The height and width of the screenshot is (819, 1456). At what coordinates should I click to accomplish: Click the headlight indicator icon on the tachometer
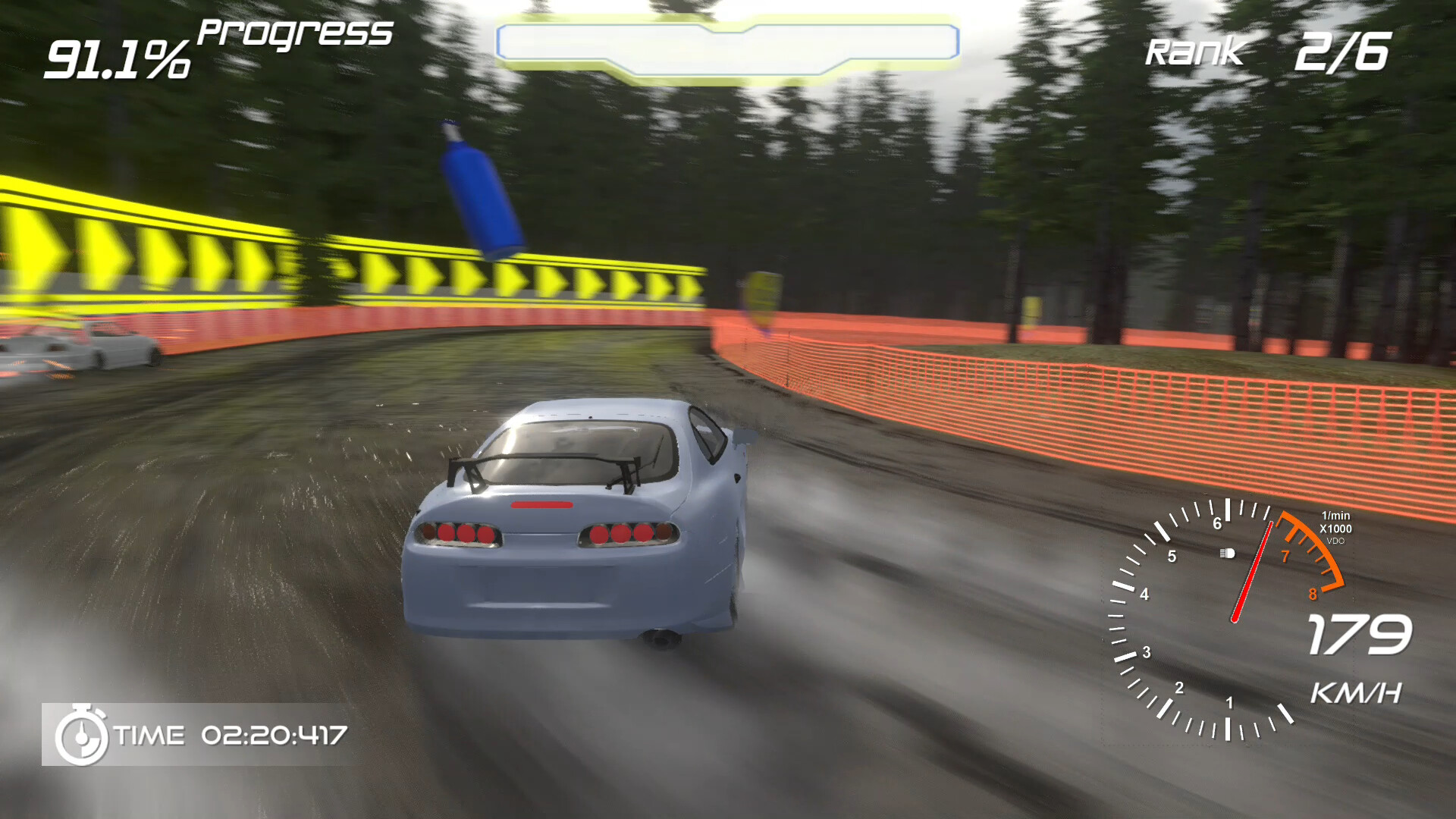[x=1226, y=554]
